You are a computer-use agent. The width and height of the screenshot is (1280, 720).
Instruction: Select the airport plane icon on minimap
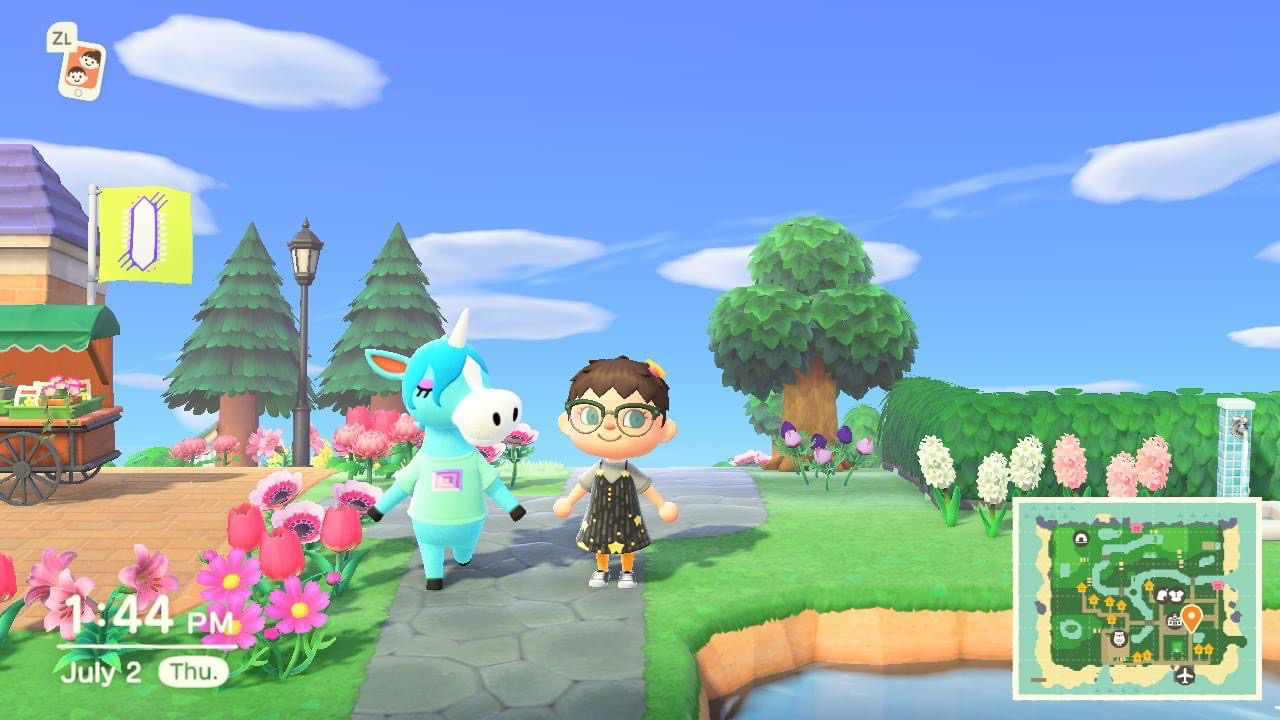[1185, 675]
